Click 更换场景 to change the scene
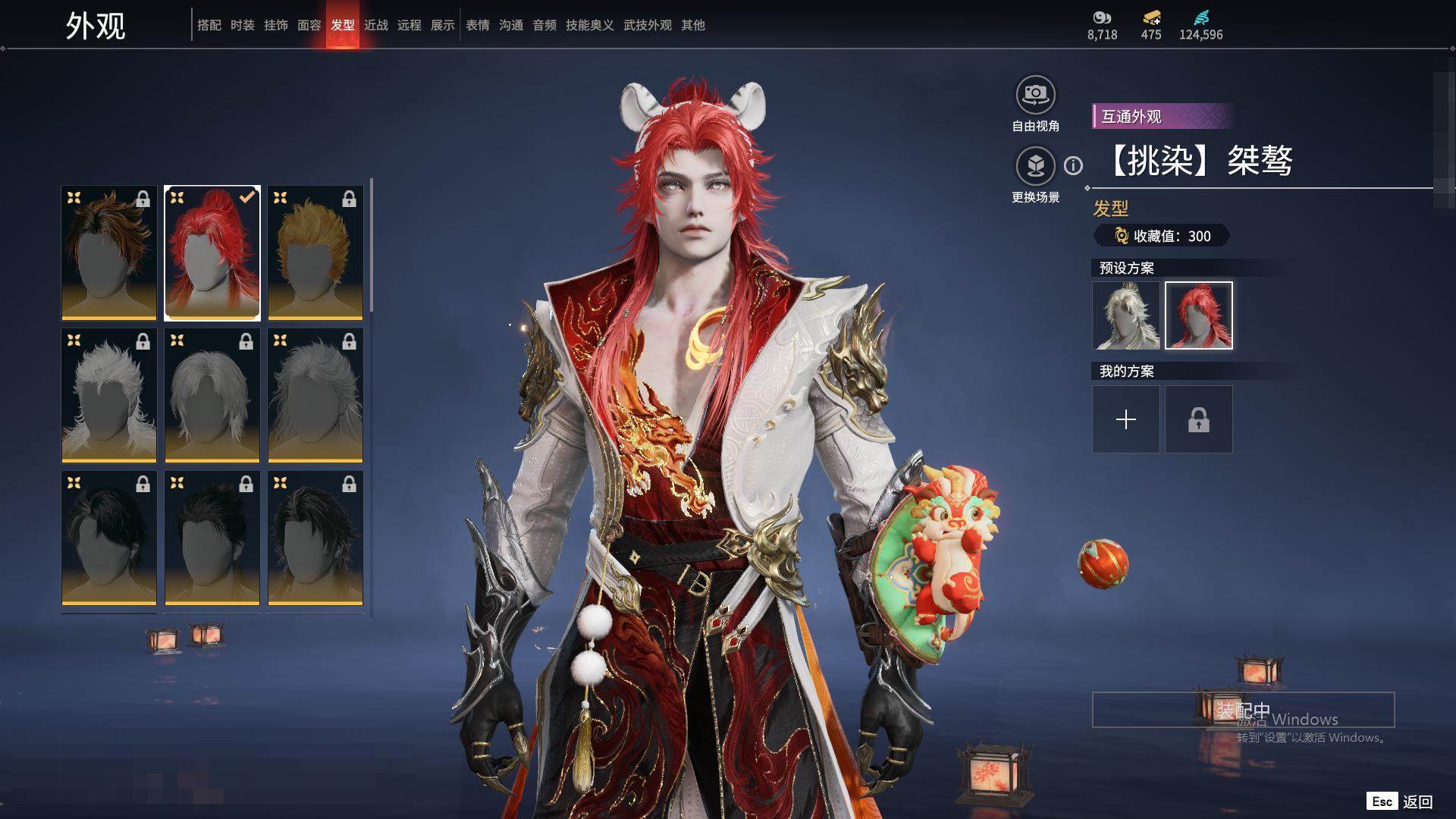 pos(1035,166)
